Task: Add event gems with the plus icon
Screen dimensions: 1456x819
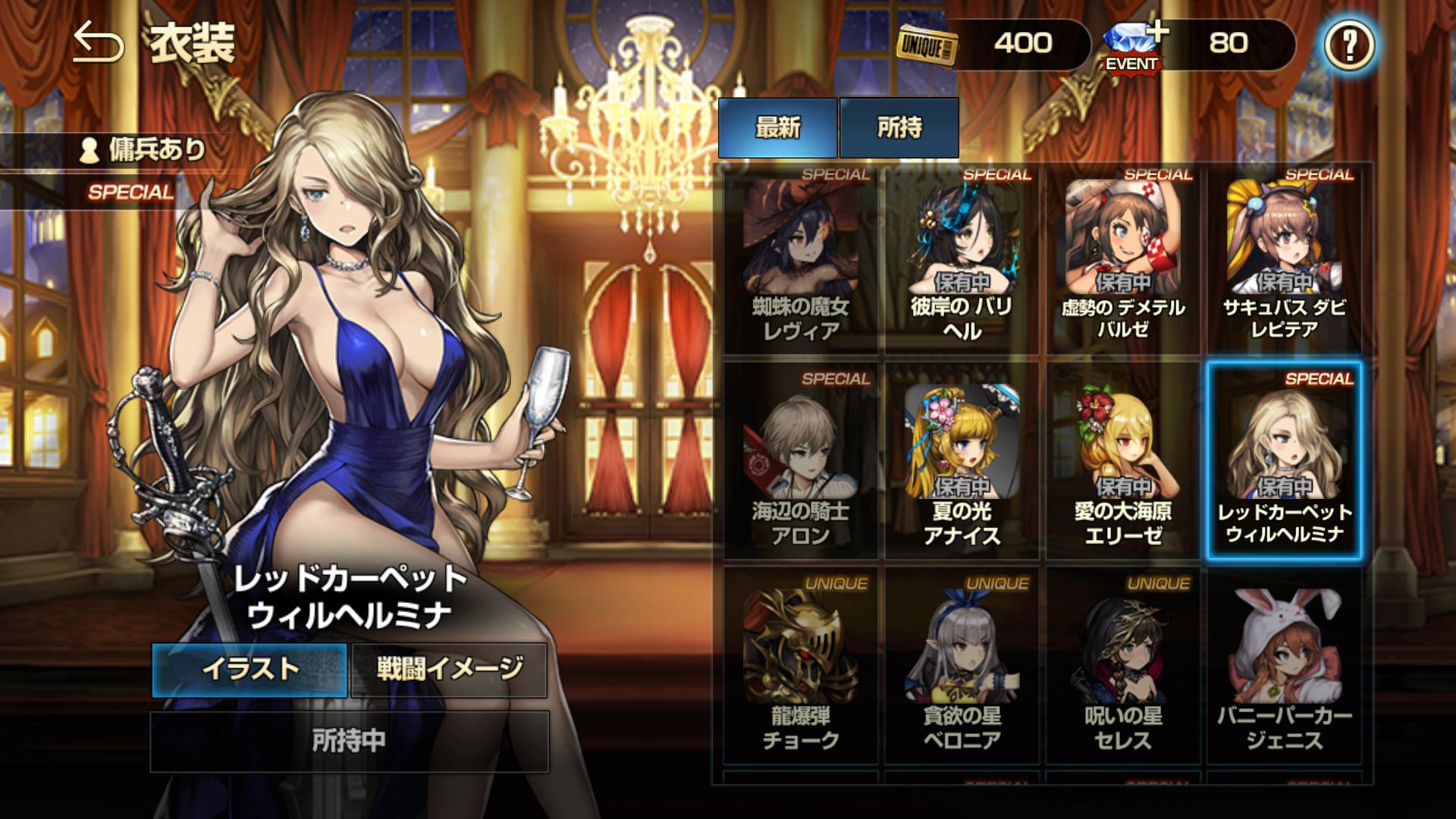Action: (x=1156, y=32)
